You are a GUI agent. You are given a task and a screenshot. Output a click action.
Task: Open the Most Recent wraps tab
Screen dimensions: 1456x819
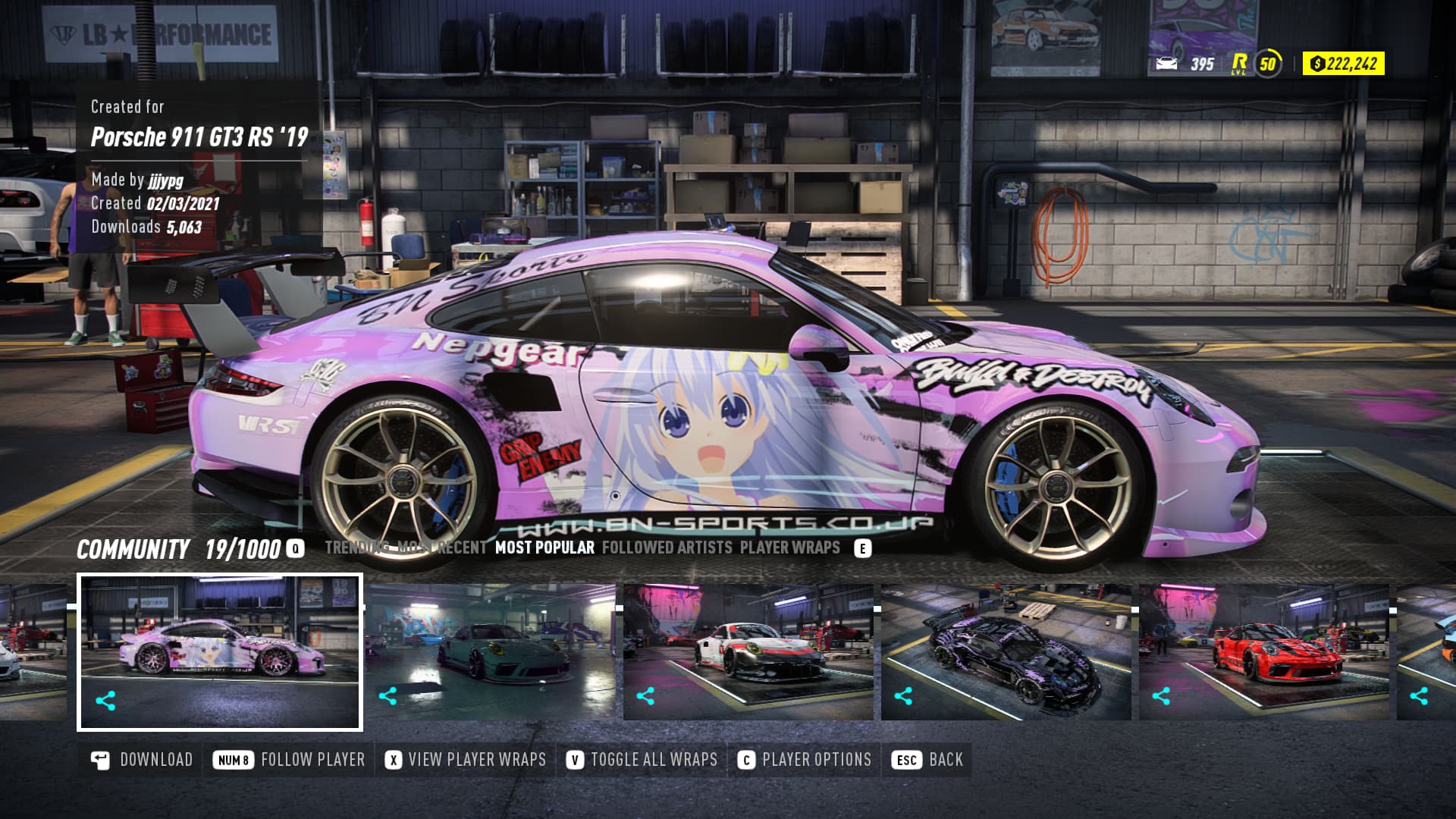tap(442, 548)
